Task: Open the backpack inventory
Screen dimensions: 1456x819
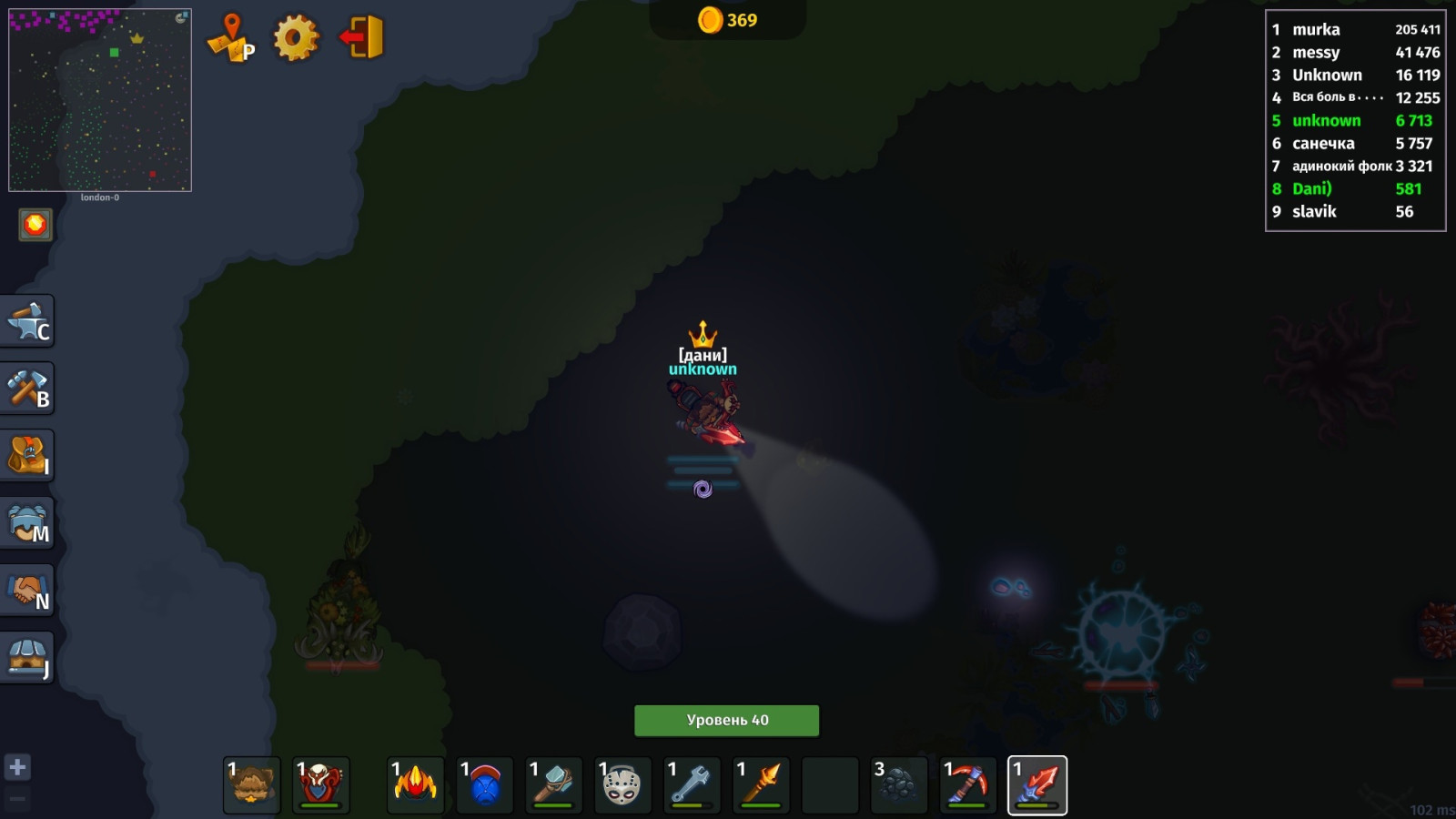Action: [28, 456]
